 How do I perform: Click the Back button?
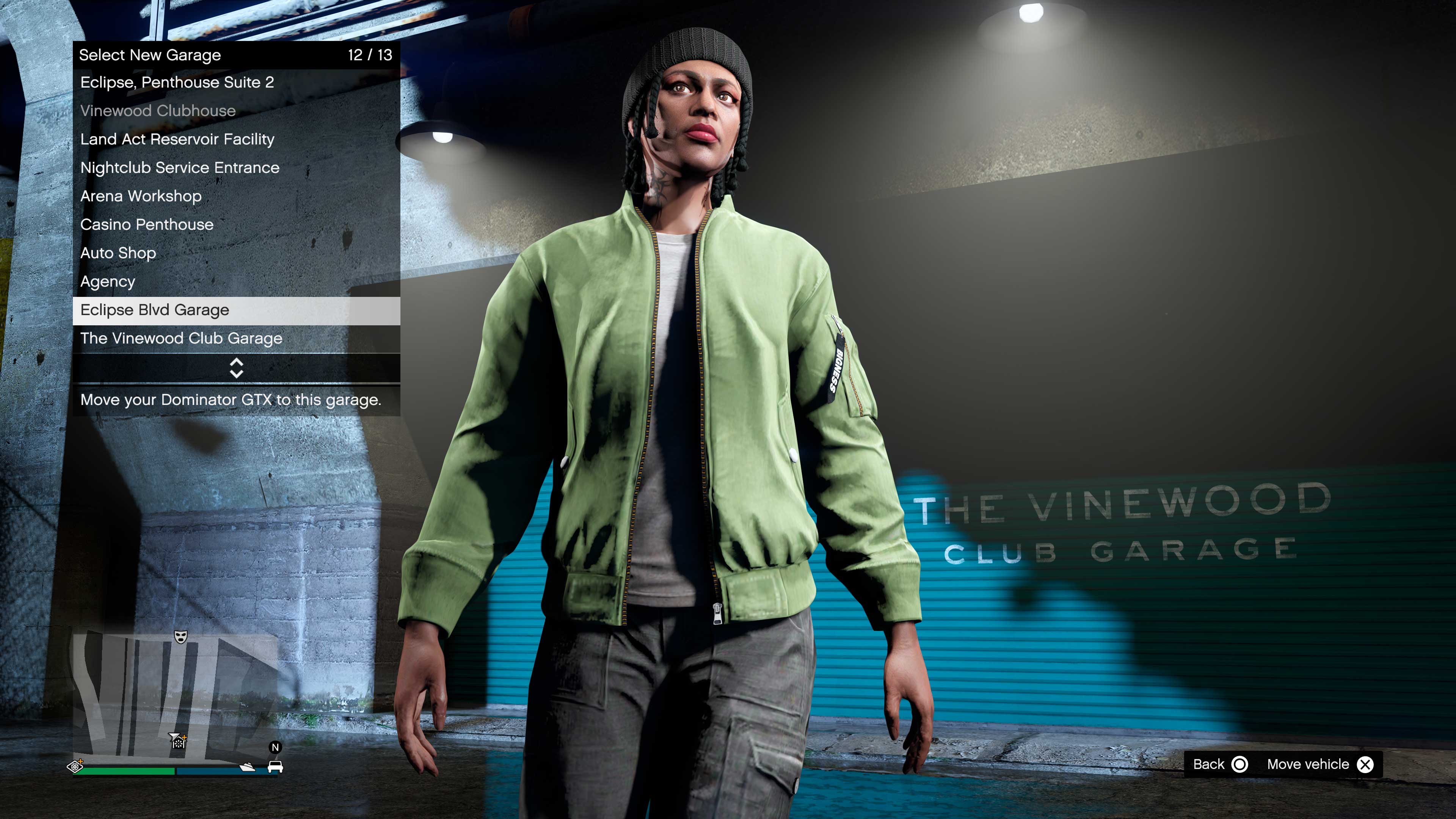click(x=1209, y=764)
